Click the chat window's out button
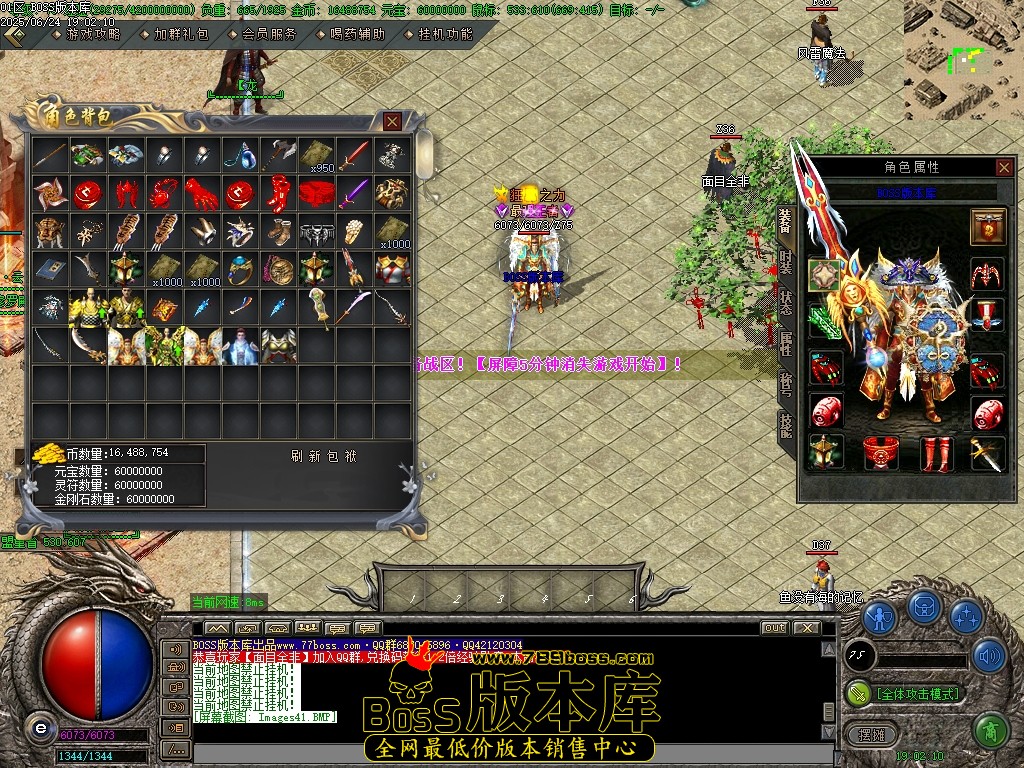The width and height of the screenshot is (1024, 768). pos(774,628)
